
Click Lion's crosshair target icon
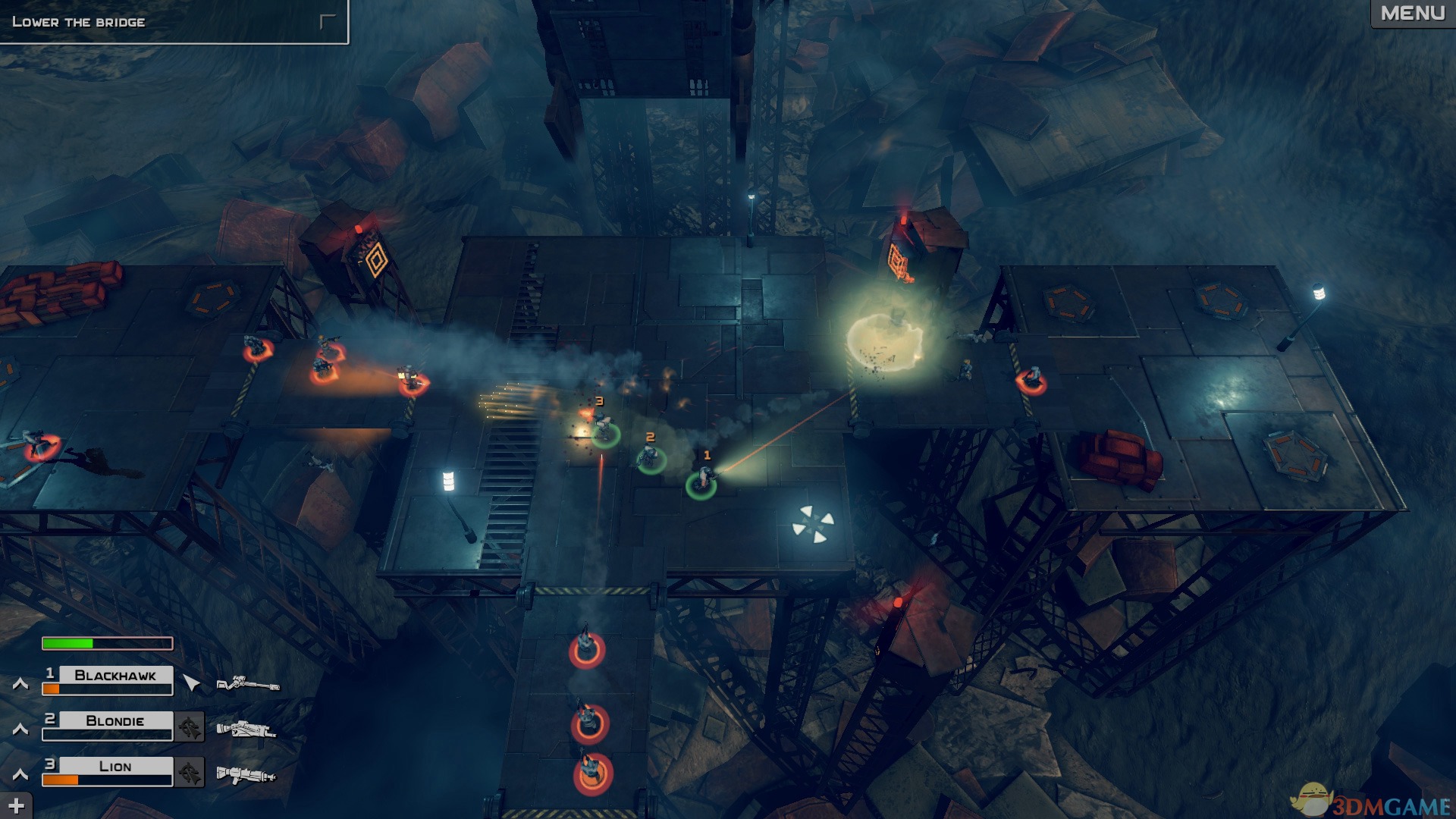point(190,773)
